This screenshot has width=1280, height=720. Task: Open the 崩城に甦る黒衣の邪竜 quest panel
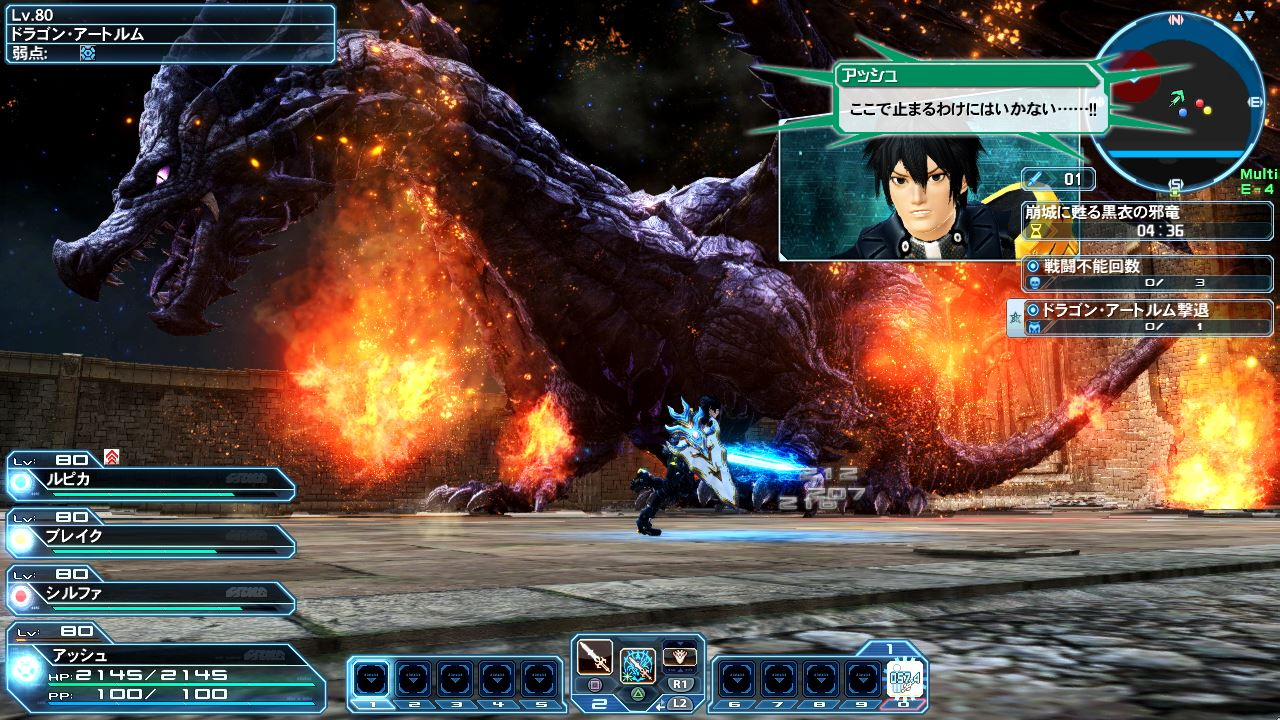click(x=1146, y=220)
